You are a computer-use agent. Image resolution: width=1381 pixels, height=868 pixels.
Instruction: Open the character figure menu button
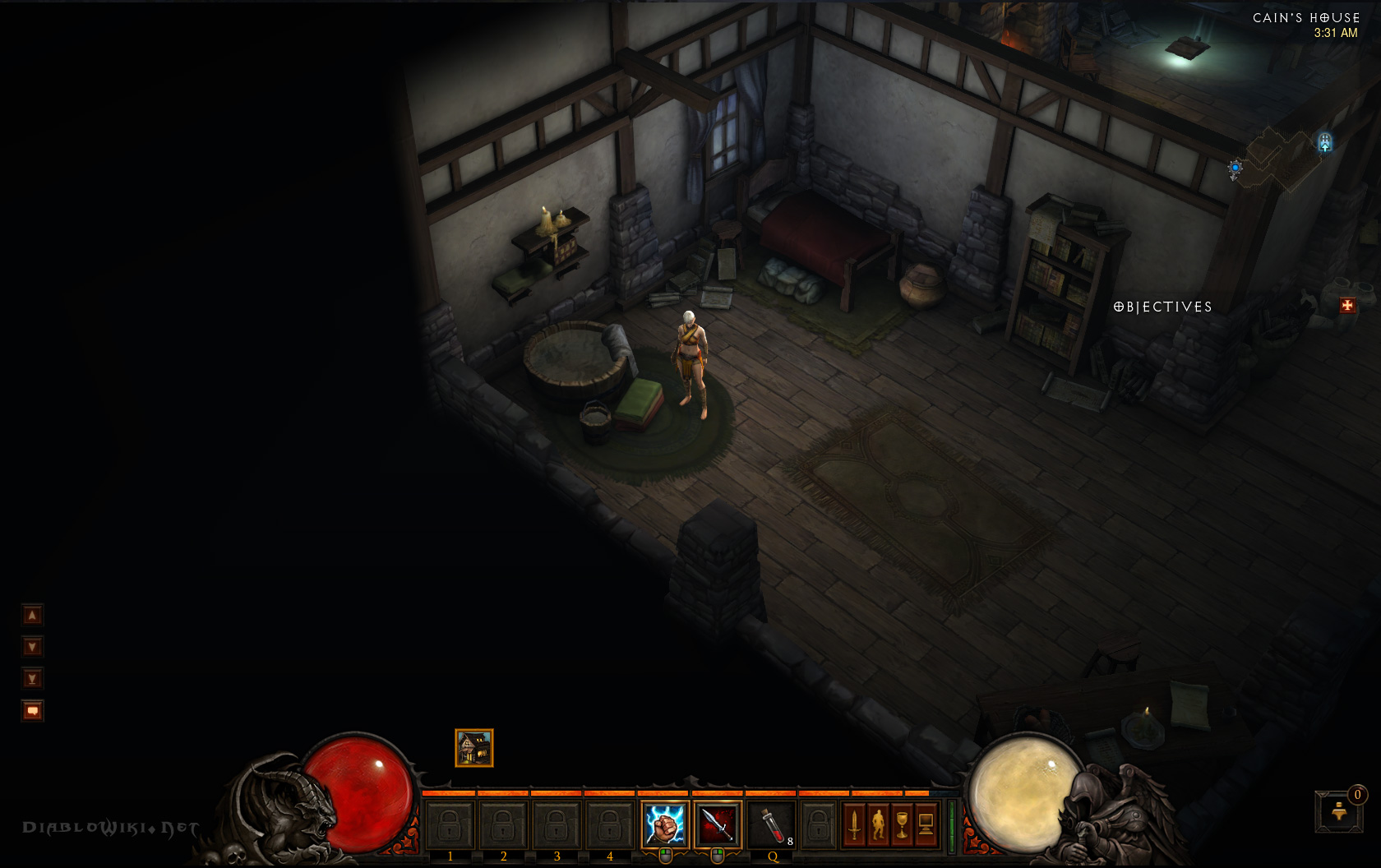coord(878,824)
